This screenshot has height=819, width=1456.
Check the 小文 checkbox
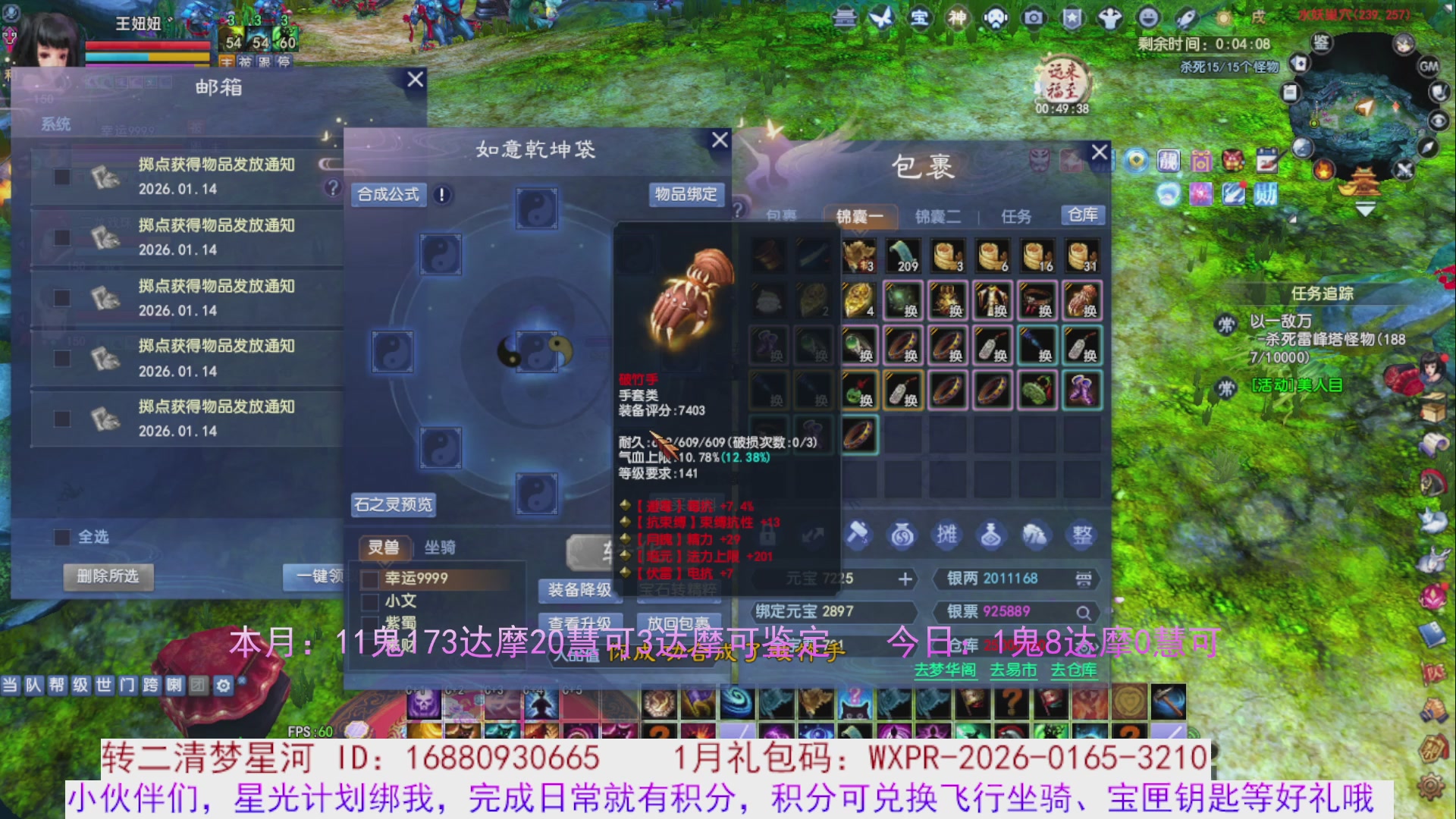[x=369, y=601]
